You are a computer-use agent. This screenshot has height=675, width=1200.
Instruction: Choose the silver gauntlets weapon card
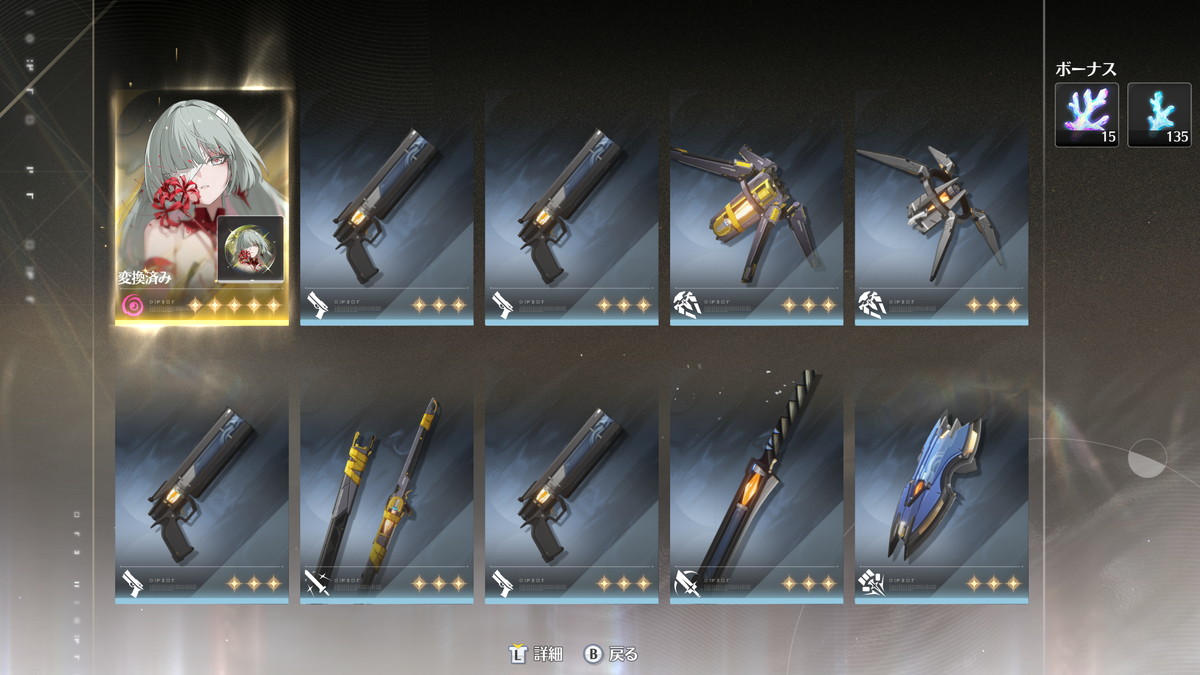coord(941,210)
